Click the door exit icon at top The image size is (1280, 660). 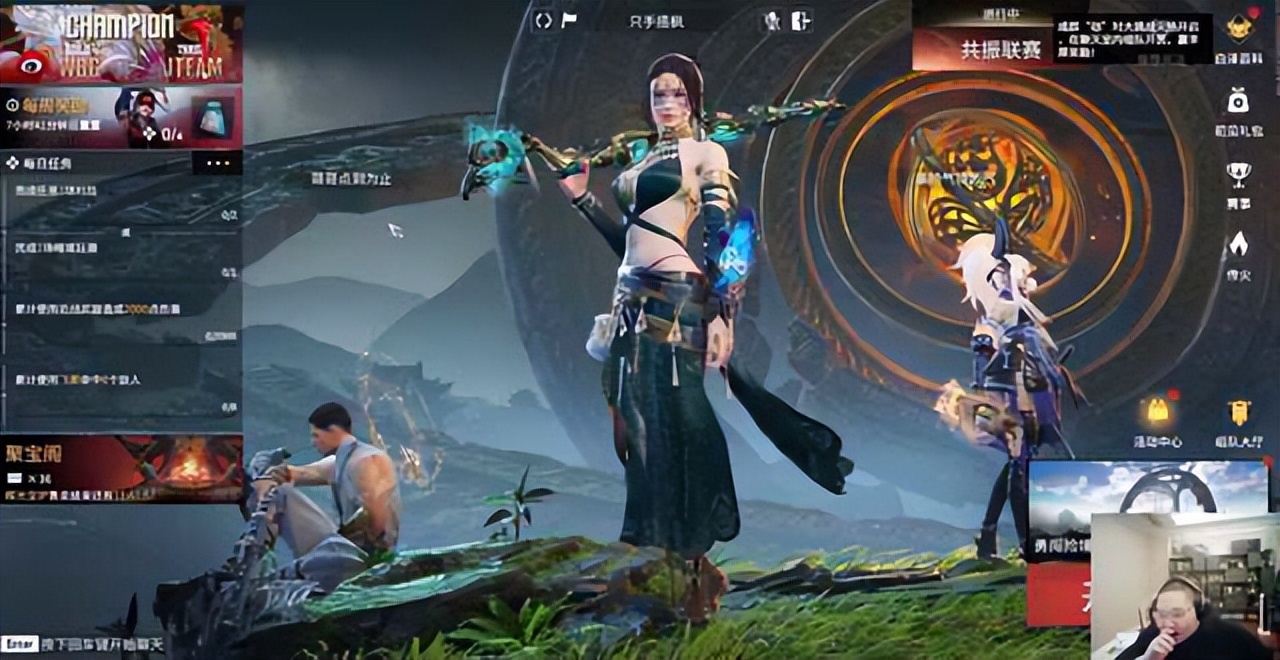coord(800,20)
